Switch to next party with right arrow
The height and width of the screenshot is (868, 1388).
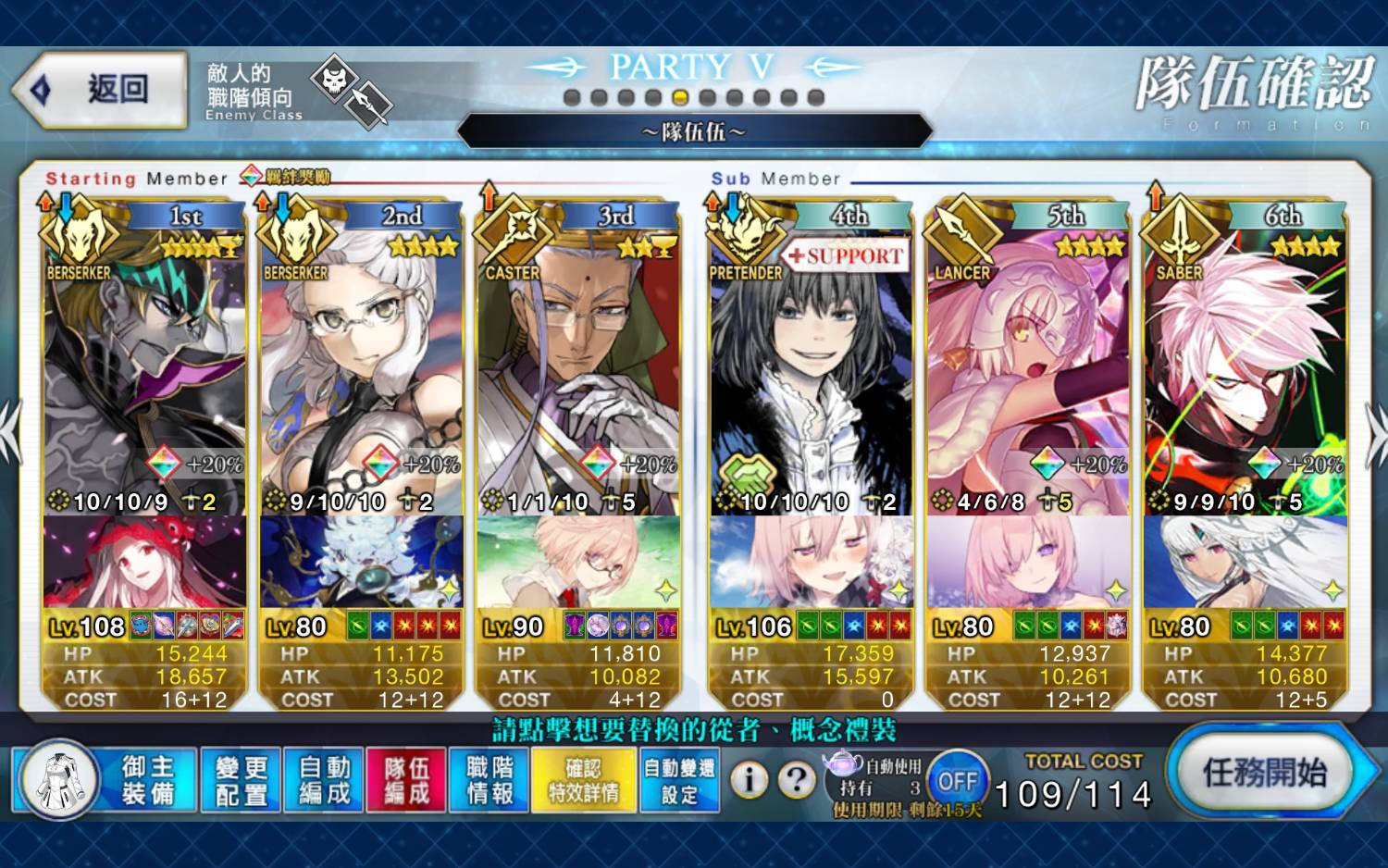click(1376, 432)
